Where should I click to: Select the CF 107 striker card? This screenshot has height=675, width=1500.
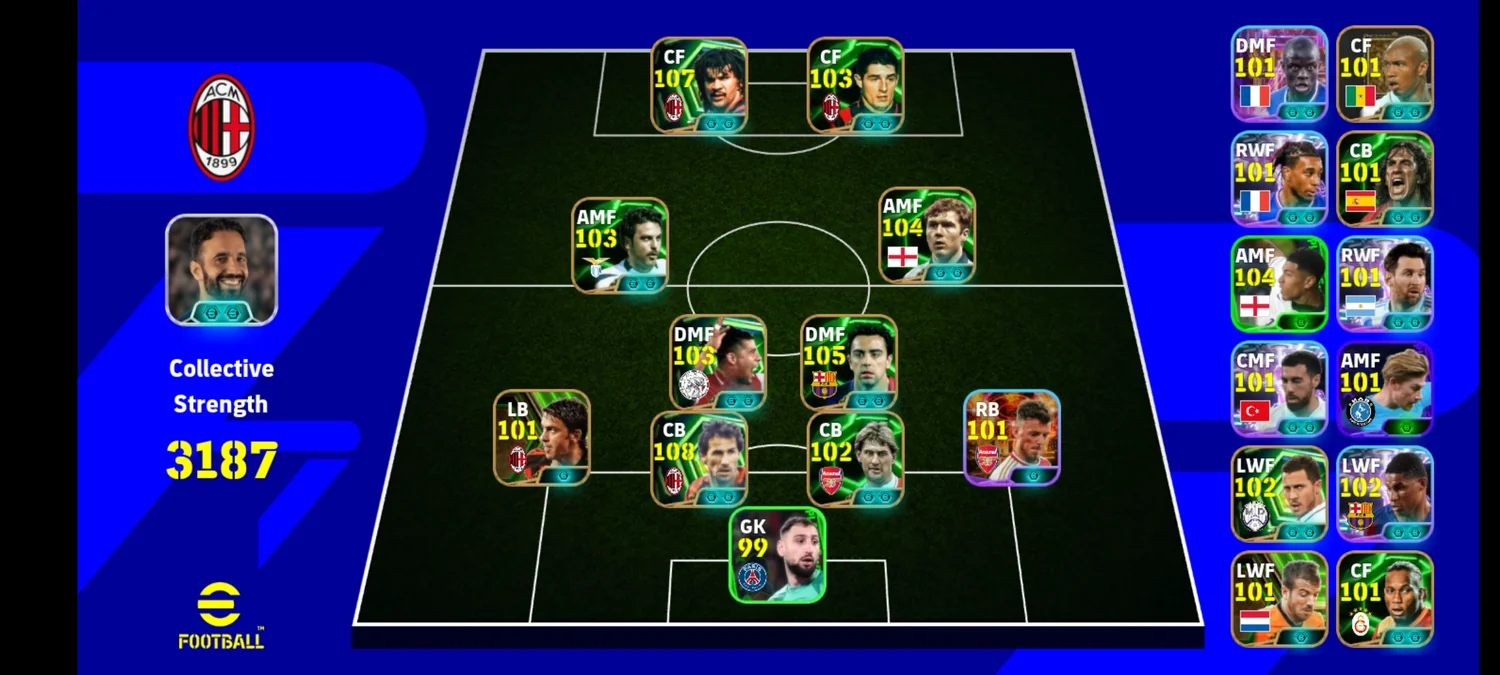pos(699,85)
